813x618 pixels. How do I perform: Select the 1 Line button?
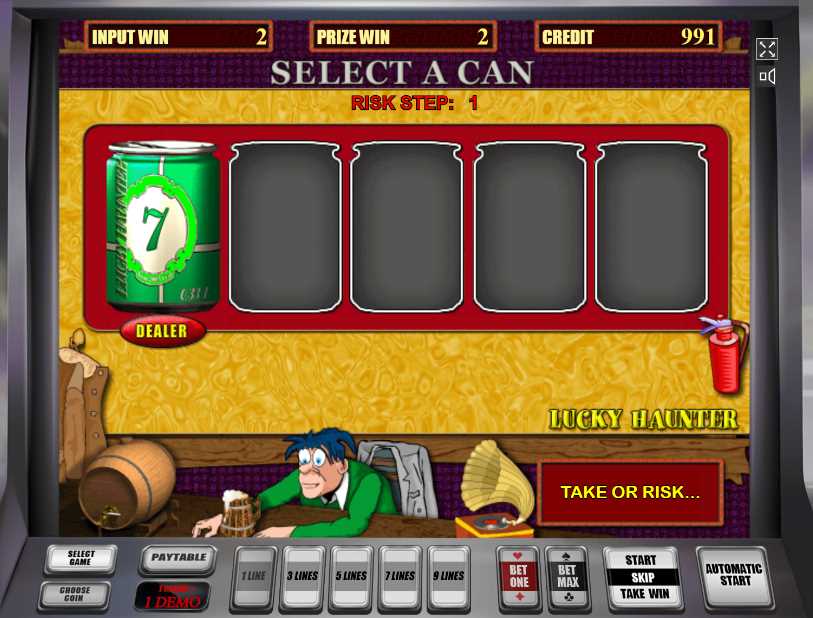pyautogui.click(x=252, y=577)
